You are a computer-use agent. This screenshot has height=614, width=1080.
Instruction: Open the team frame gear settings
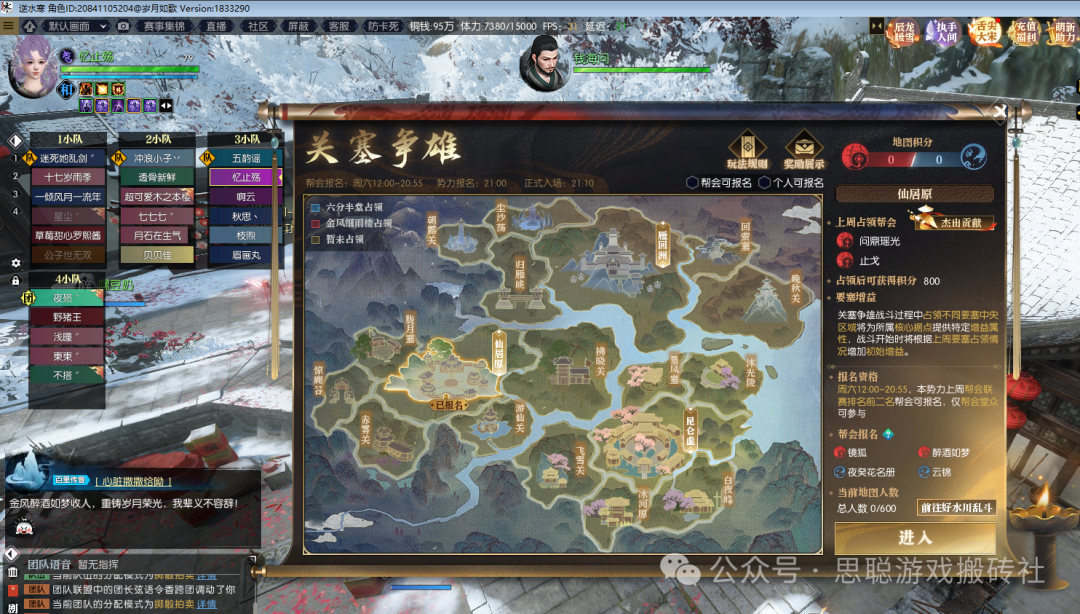pos(15,263)
